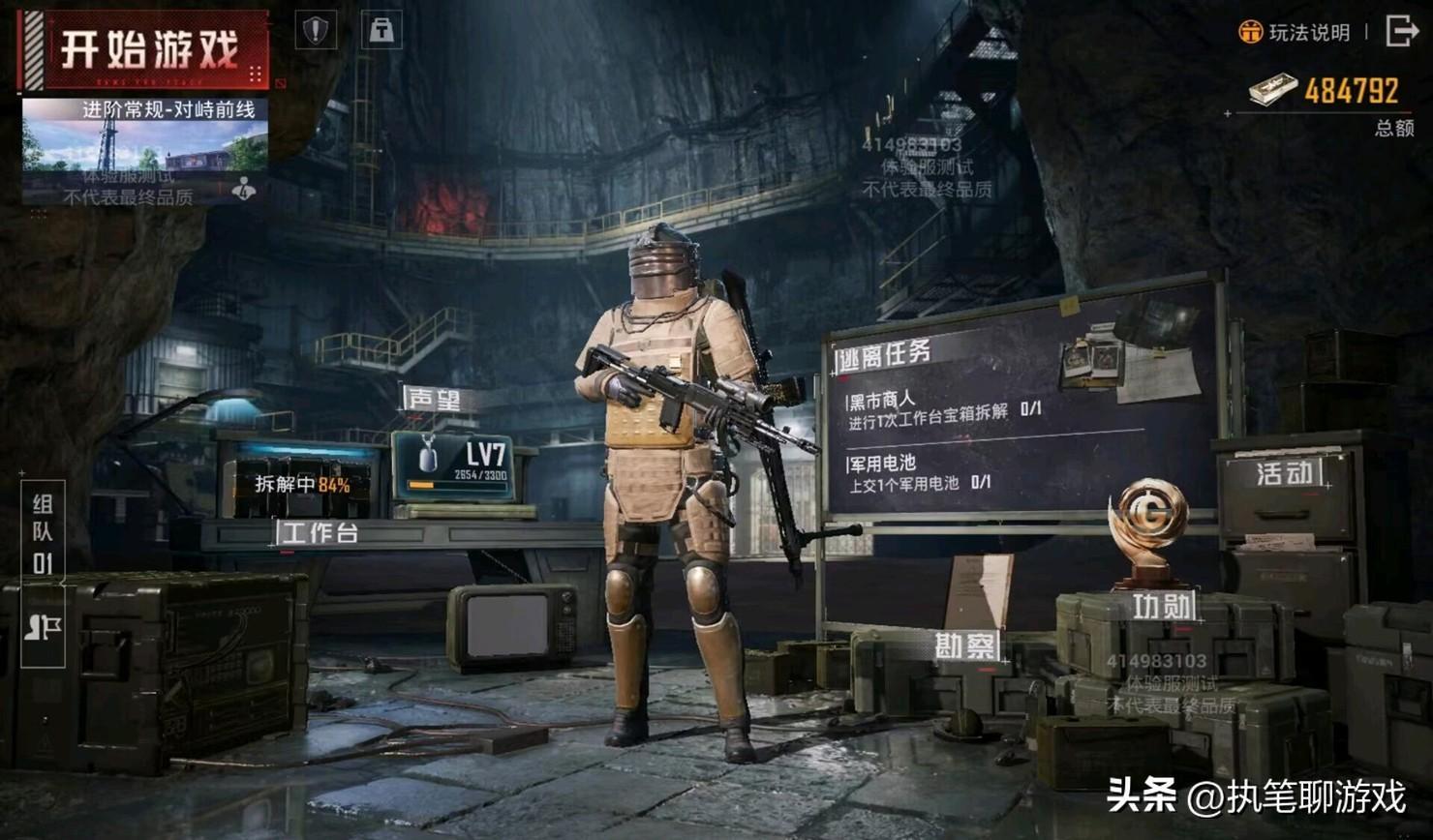Screen dimensions: 1433x840
Task: Check the 拆解中 84% dismantling progress
Action: pyautogui.click(x=302, y=485)
